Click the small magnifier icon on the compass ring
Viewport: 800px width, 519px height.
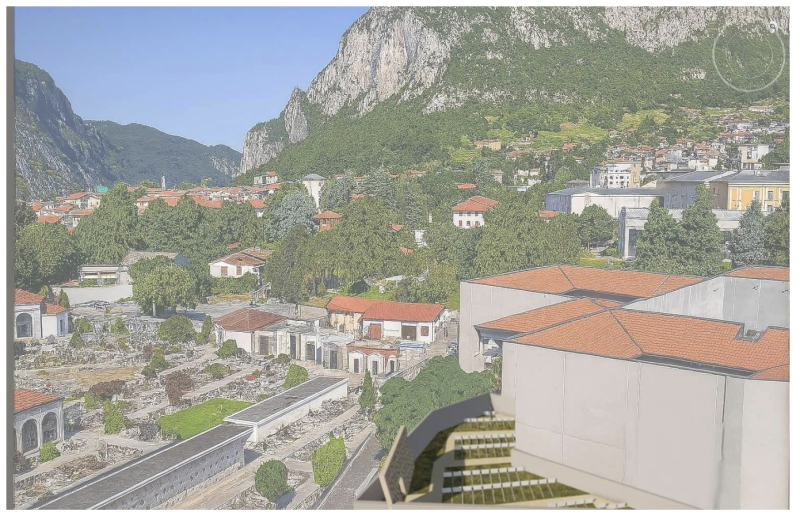pyautogui.click(x=773, y=27)
